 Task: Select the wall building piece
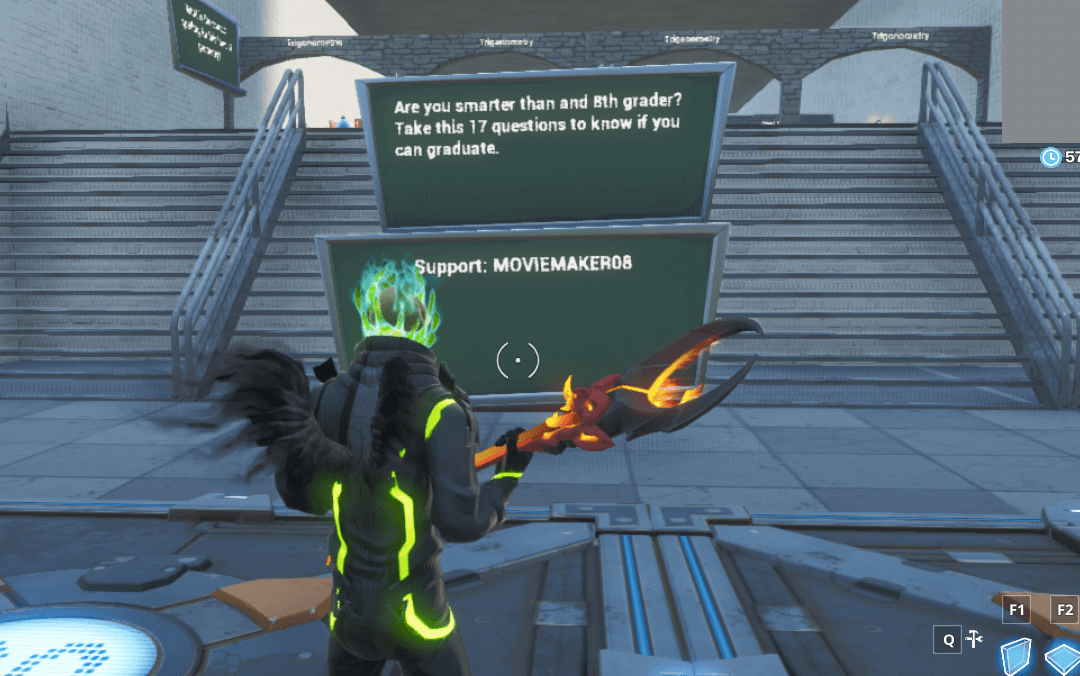click(1017, 658)
